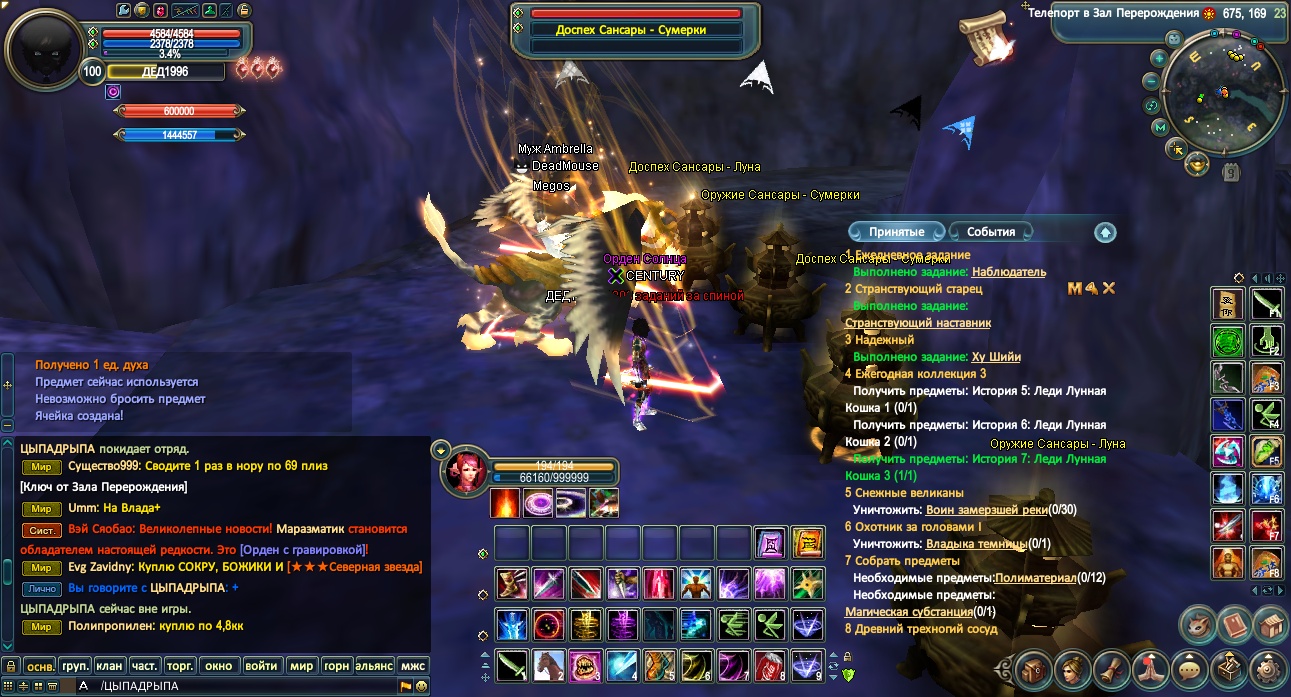Zoom in the minimap with plus button
The image size is (1291, 697).
[x=1158, y=58]
